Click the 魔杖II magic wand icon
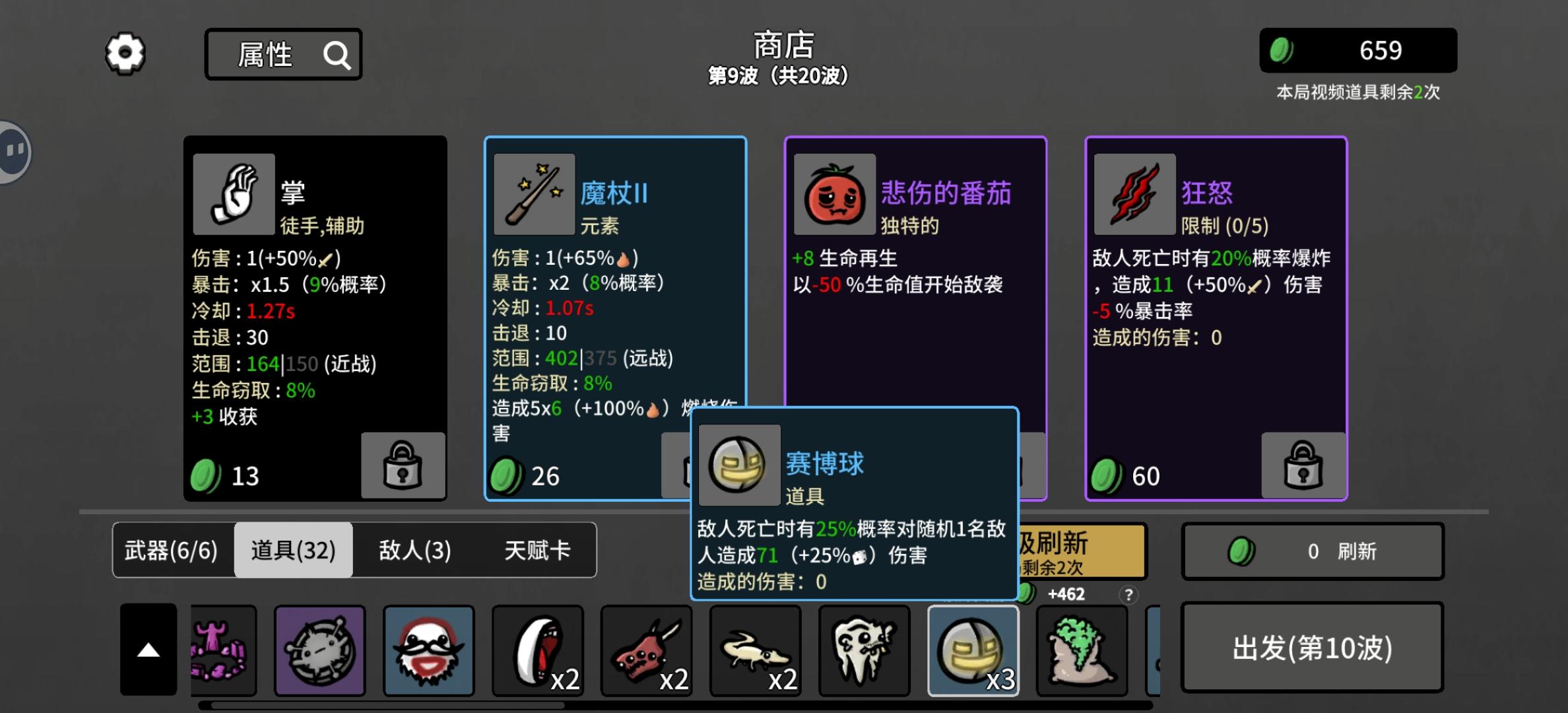 (533, 193)
